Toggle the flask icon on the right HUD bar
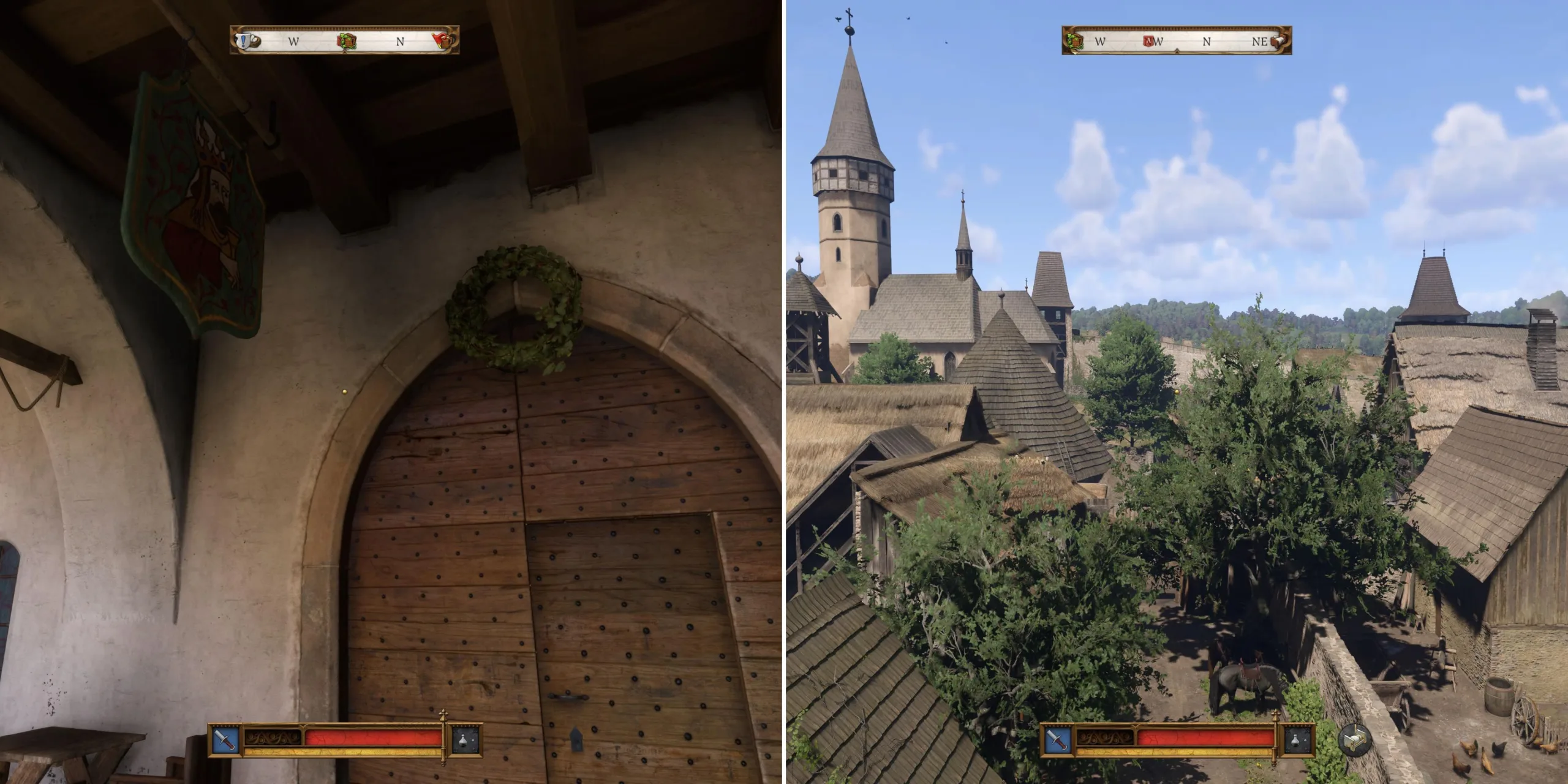Viewport: 1568px width, 784px height. (x=1294, y=741)
